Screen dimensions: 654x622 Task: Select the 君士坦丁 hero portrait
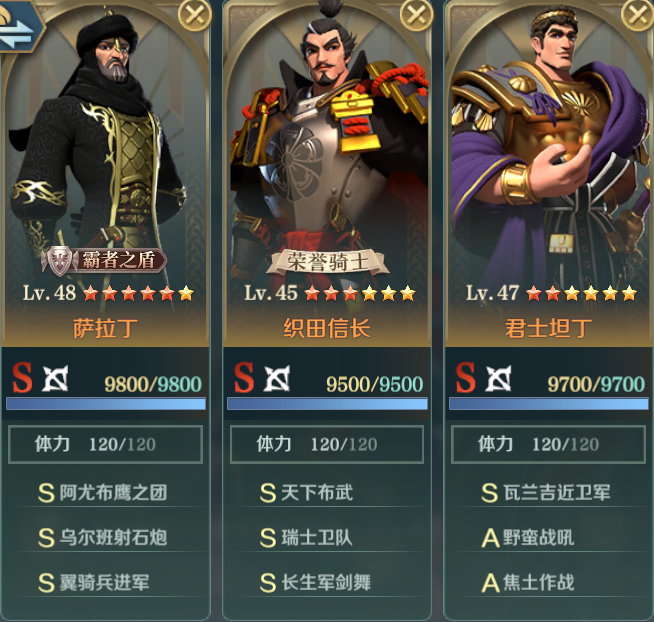(548, 150)
